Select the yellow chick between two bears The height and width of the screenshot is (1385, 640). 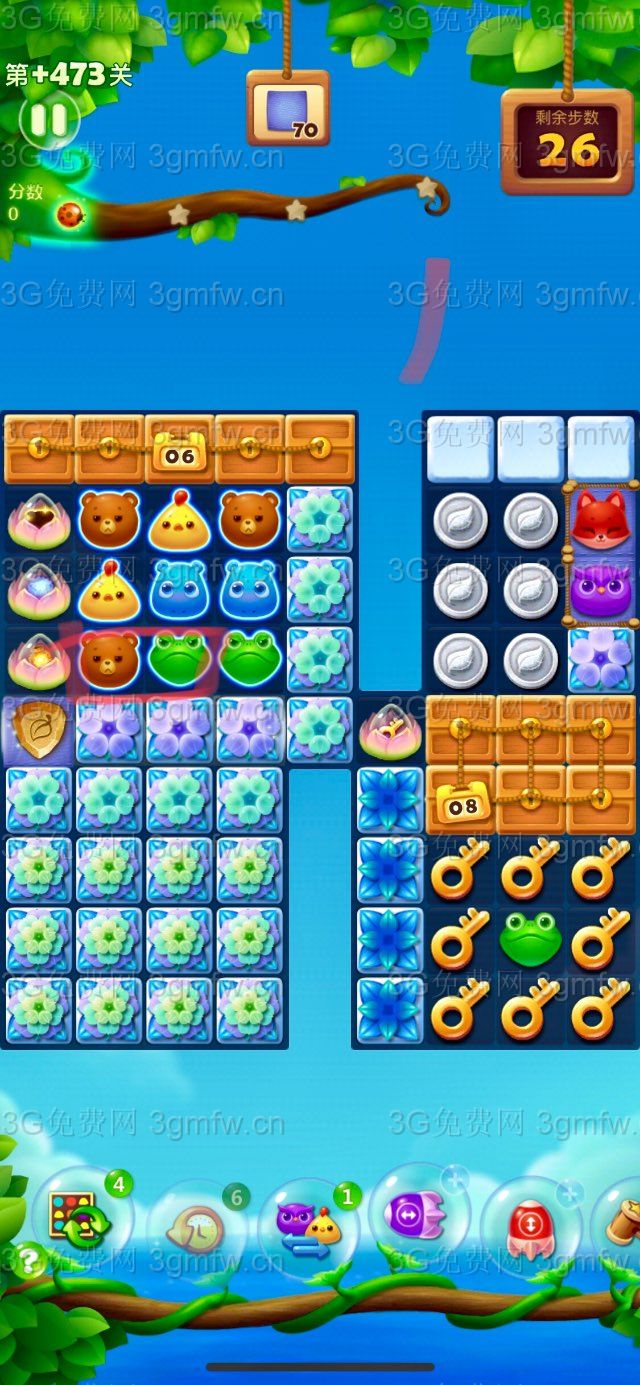(x=179, y=520)
